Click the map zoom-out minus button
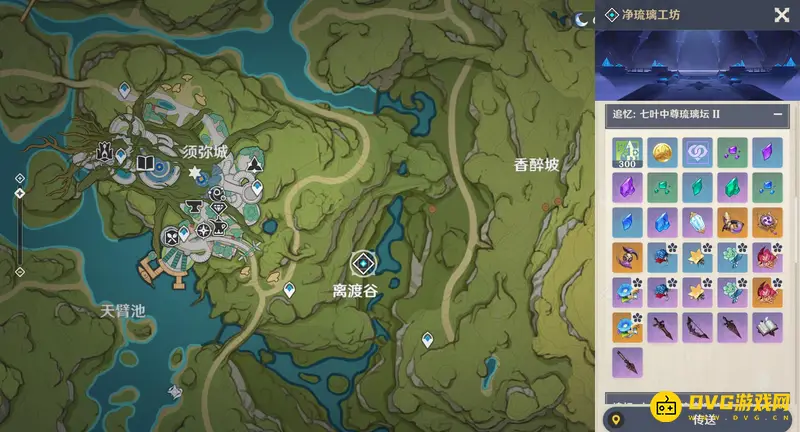 tap(19, 271)
